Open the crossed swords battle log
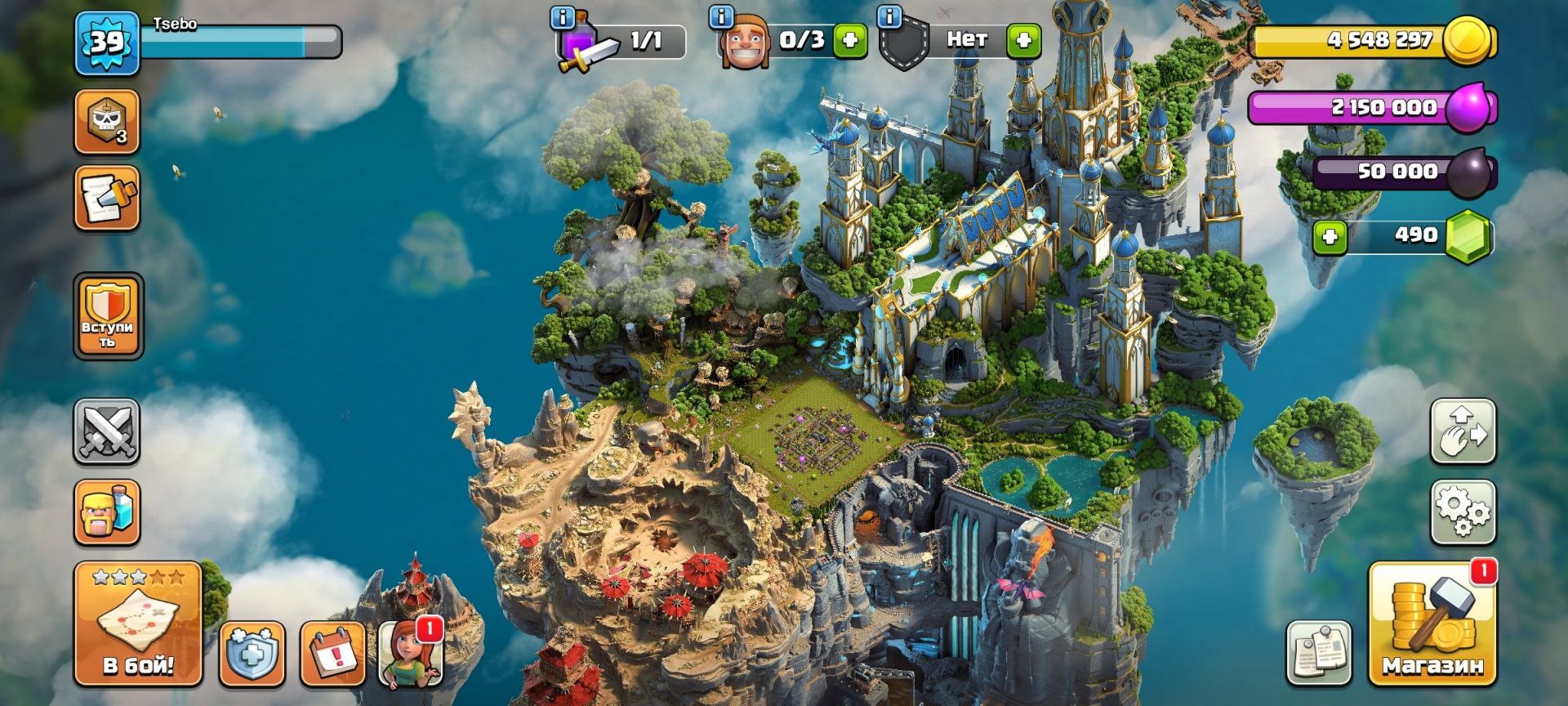1568x706 pixels. tap(107, 431)
